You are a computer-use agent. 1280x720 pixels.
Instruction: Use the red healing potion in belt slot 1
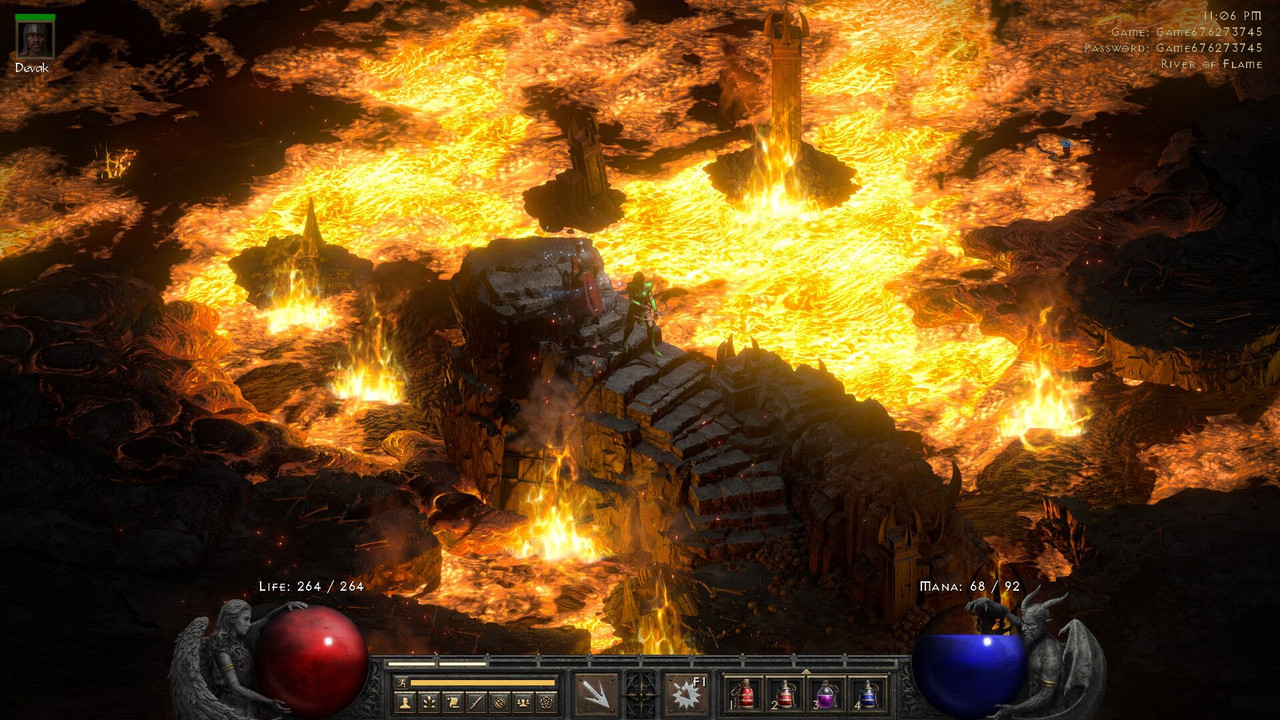744,694
